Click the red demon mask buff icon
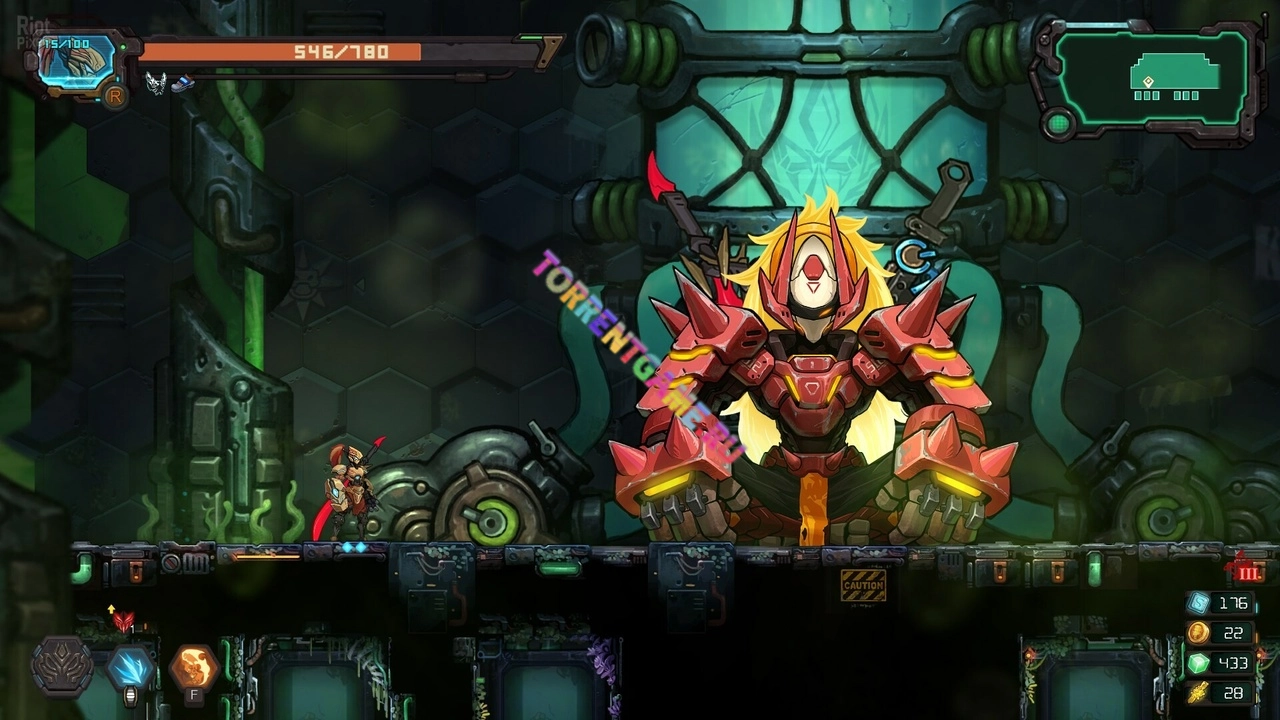This screenshot has width=1280, height=720. [123, 621]
